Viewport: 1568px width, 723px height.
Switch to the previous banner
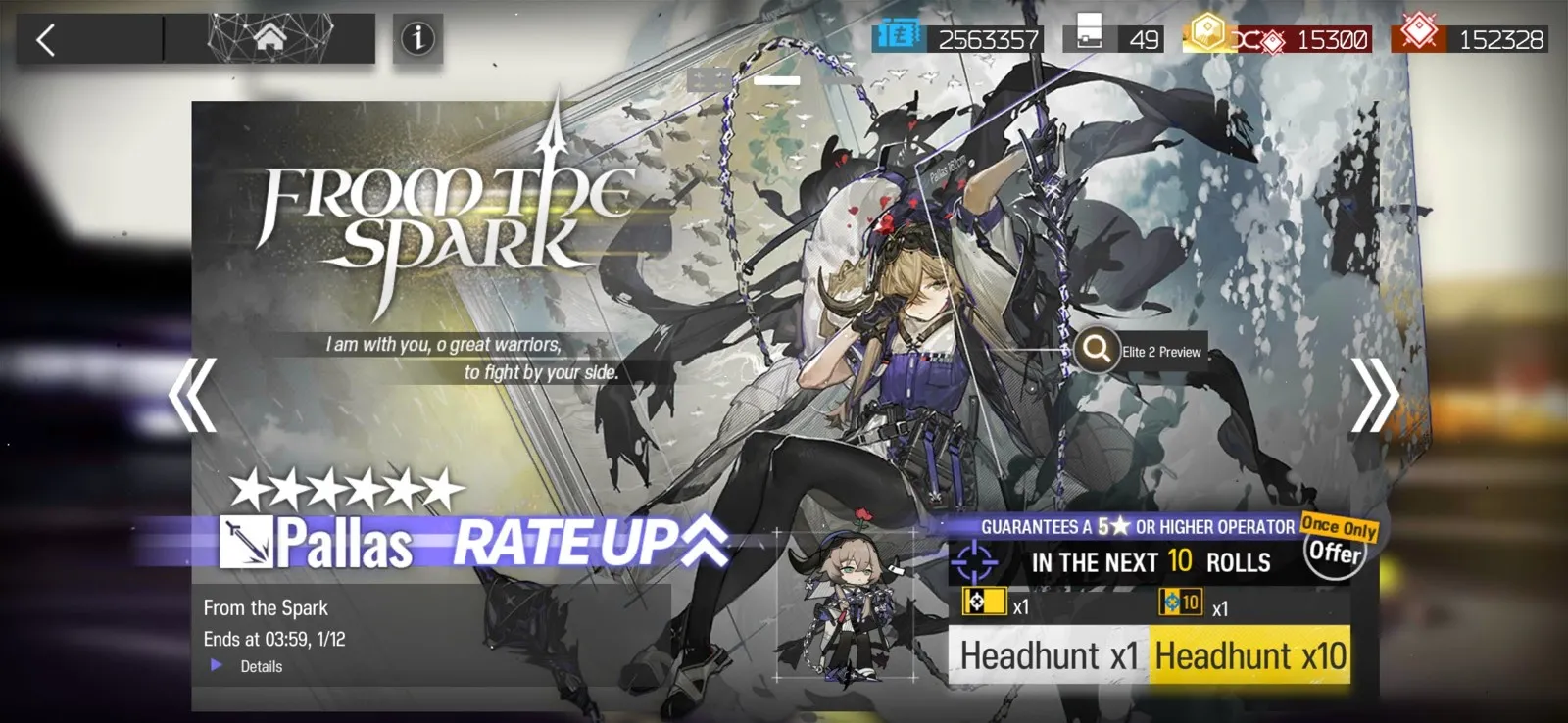point(192,396)
